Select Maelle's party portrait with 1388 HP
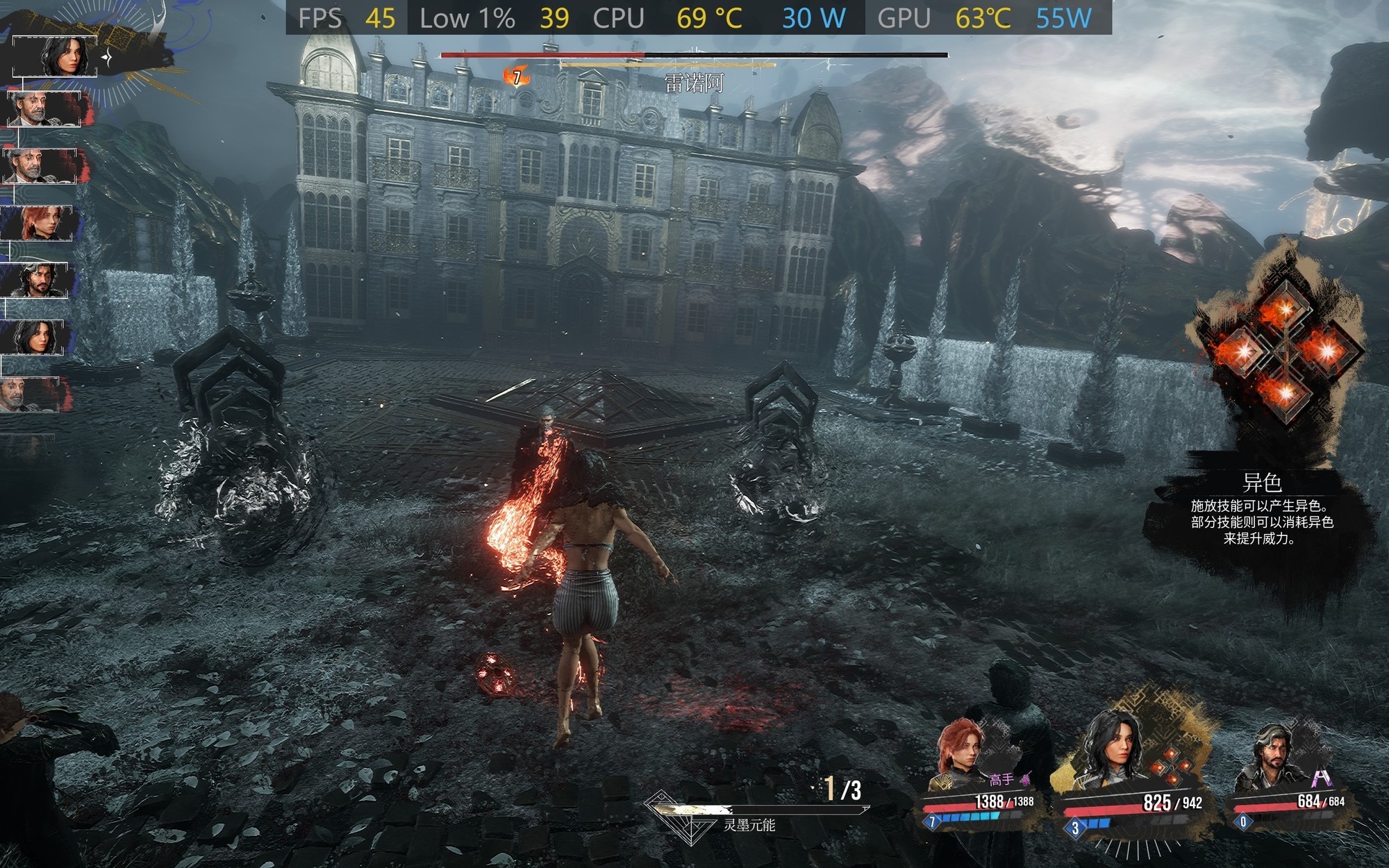 pyautogui.click(x=962, y=753)
